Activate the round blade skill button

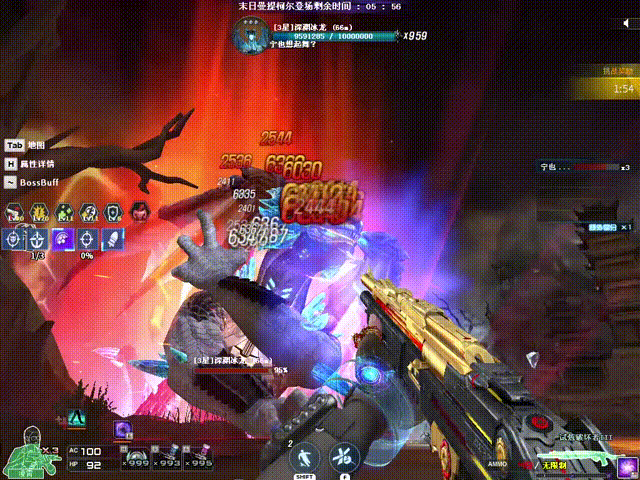[x=342, y=457]
